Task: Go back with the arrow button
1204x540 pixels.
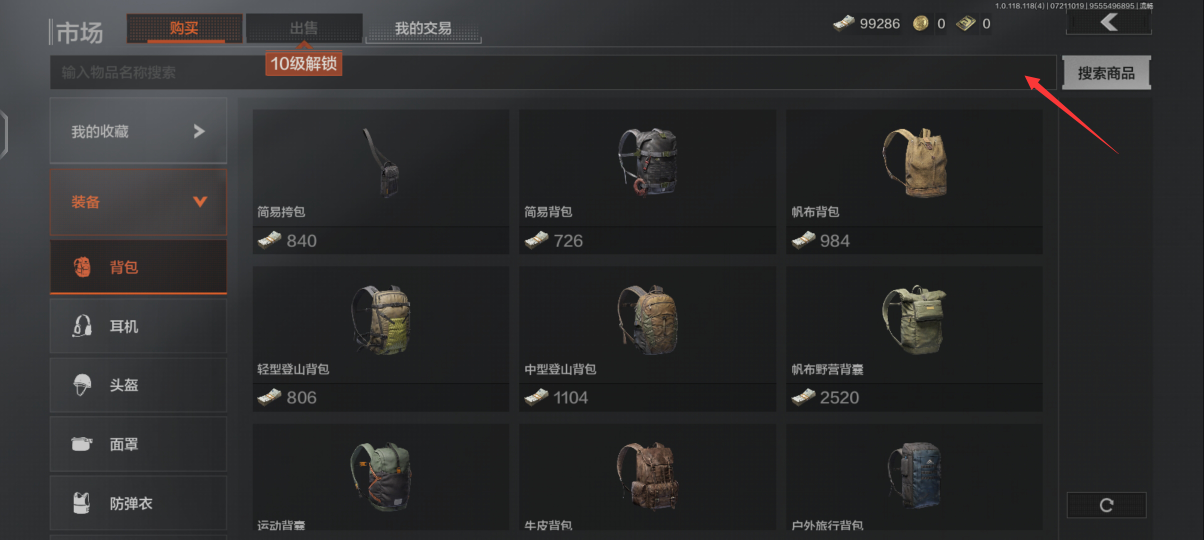Action: point(1107,22)
